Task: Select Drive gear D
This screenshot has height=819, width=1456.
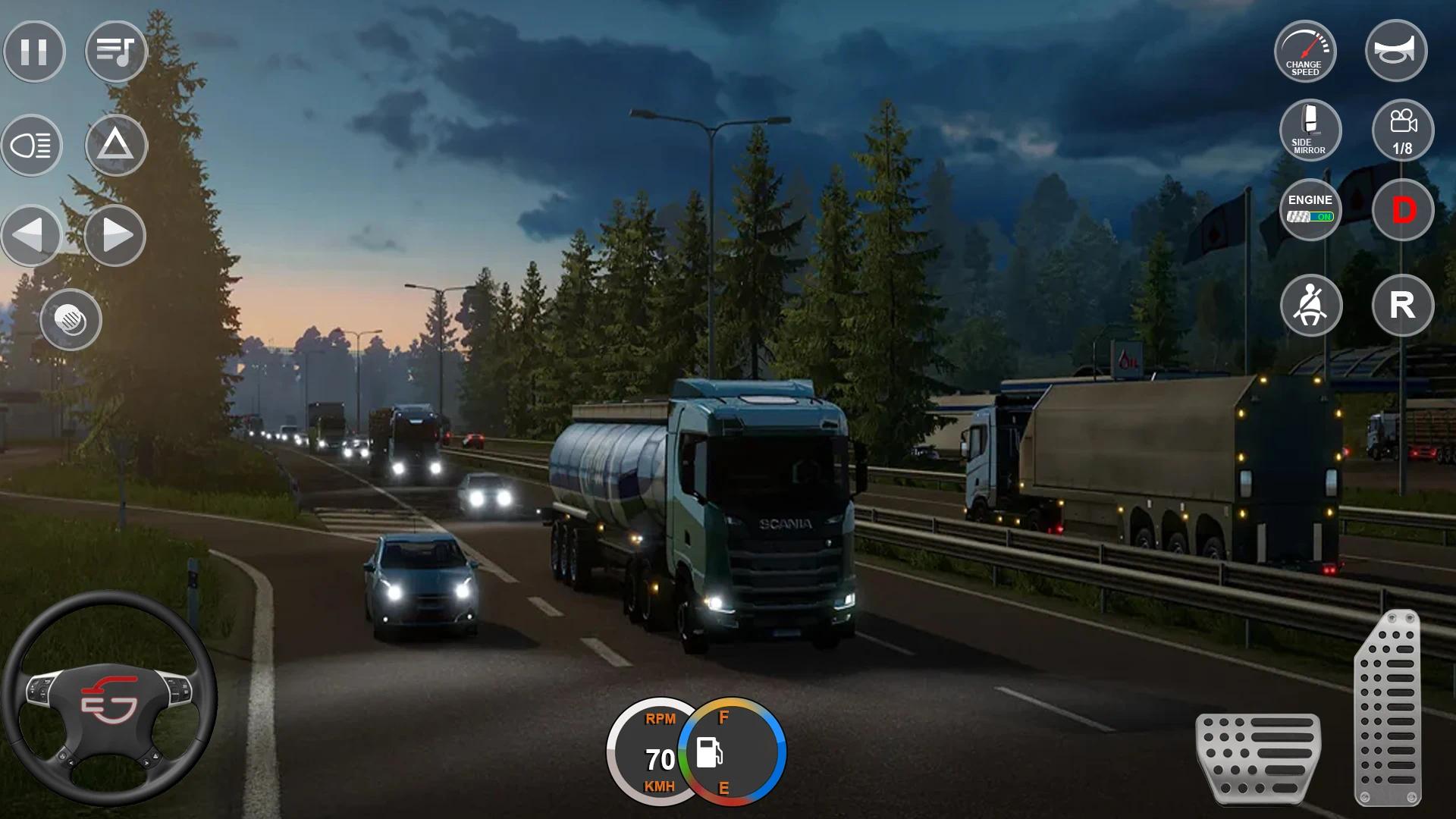Action: pyautogui.click(x=1403, y=210)
